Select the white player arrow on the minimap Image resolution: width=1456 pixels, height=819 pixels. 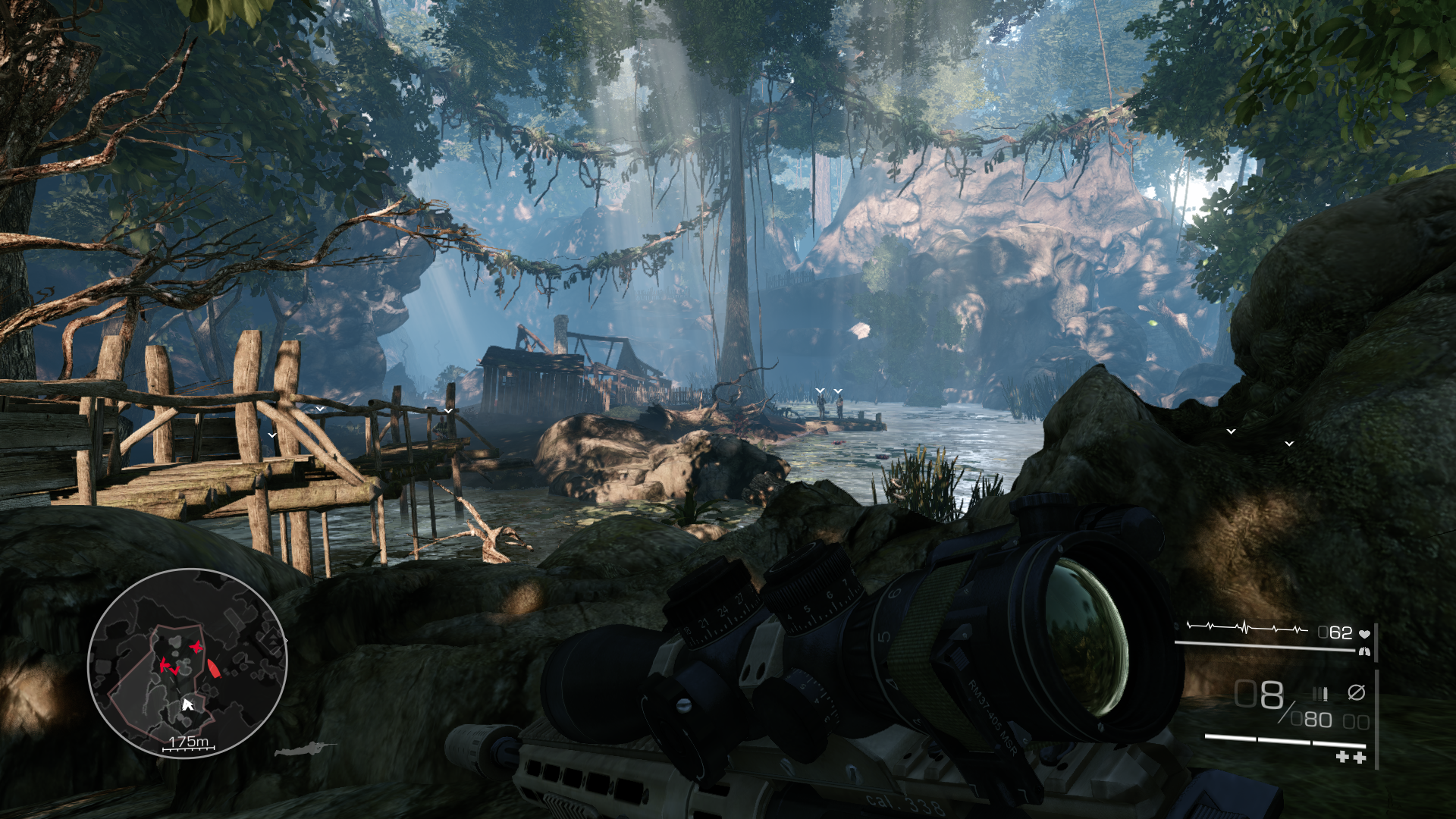(188, 704)
